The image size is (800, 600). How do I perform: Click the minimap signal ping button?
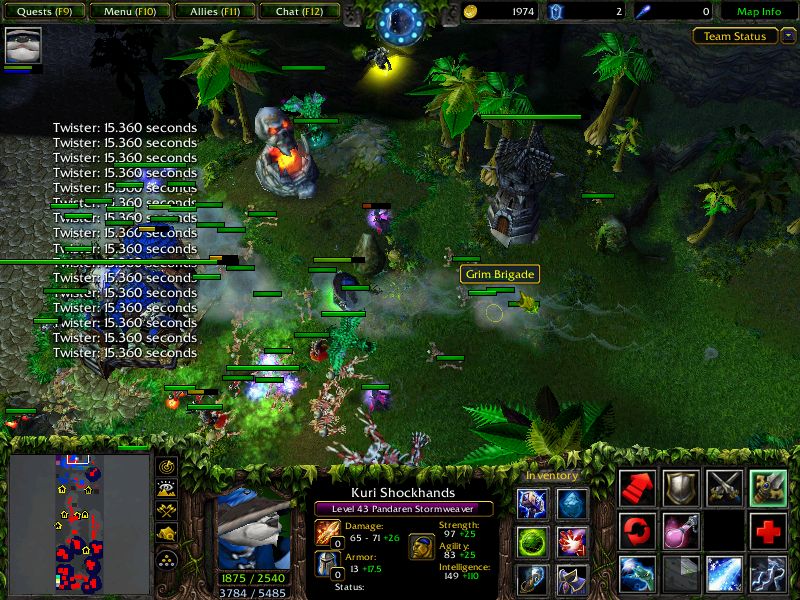point(166,466)
